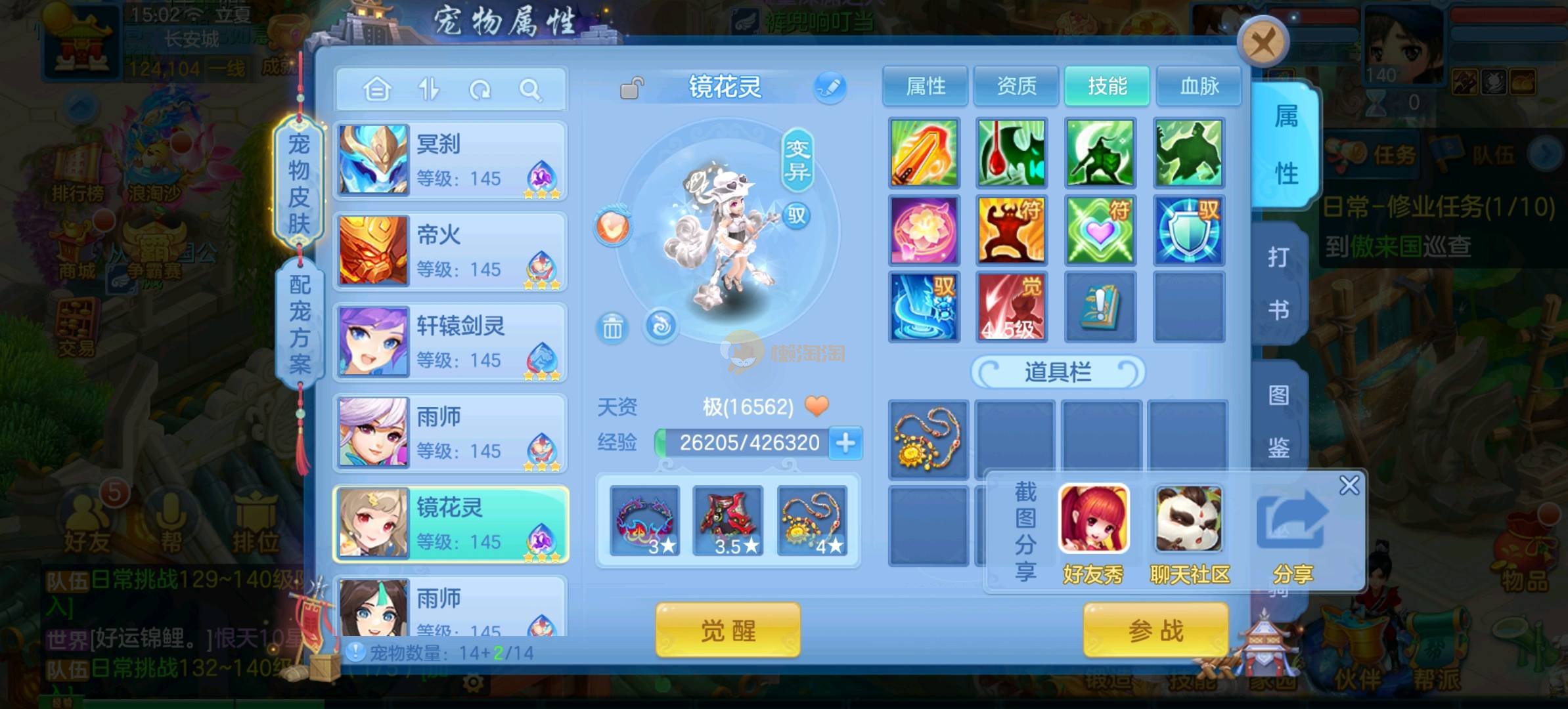This screenshot has height=709, width=1568.
Task: Add experience with the plus button
Action: 845,442
